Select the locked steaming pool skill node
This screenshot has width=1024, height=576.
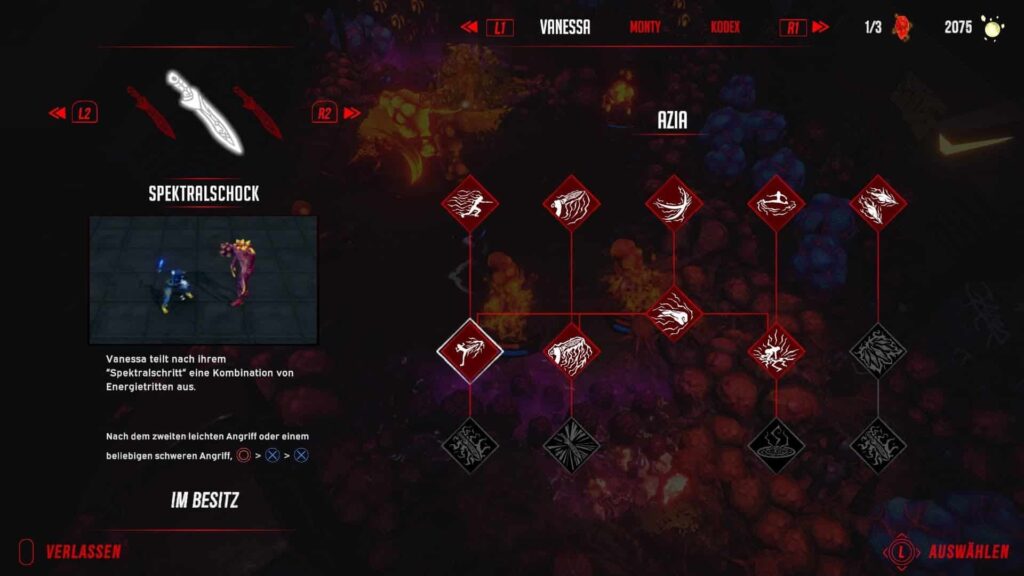(776, 444)
